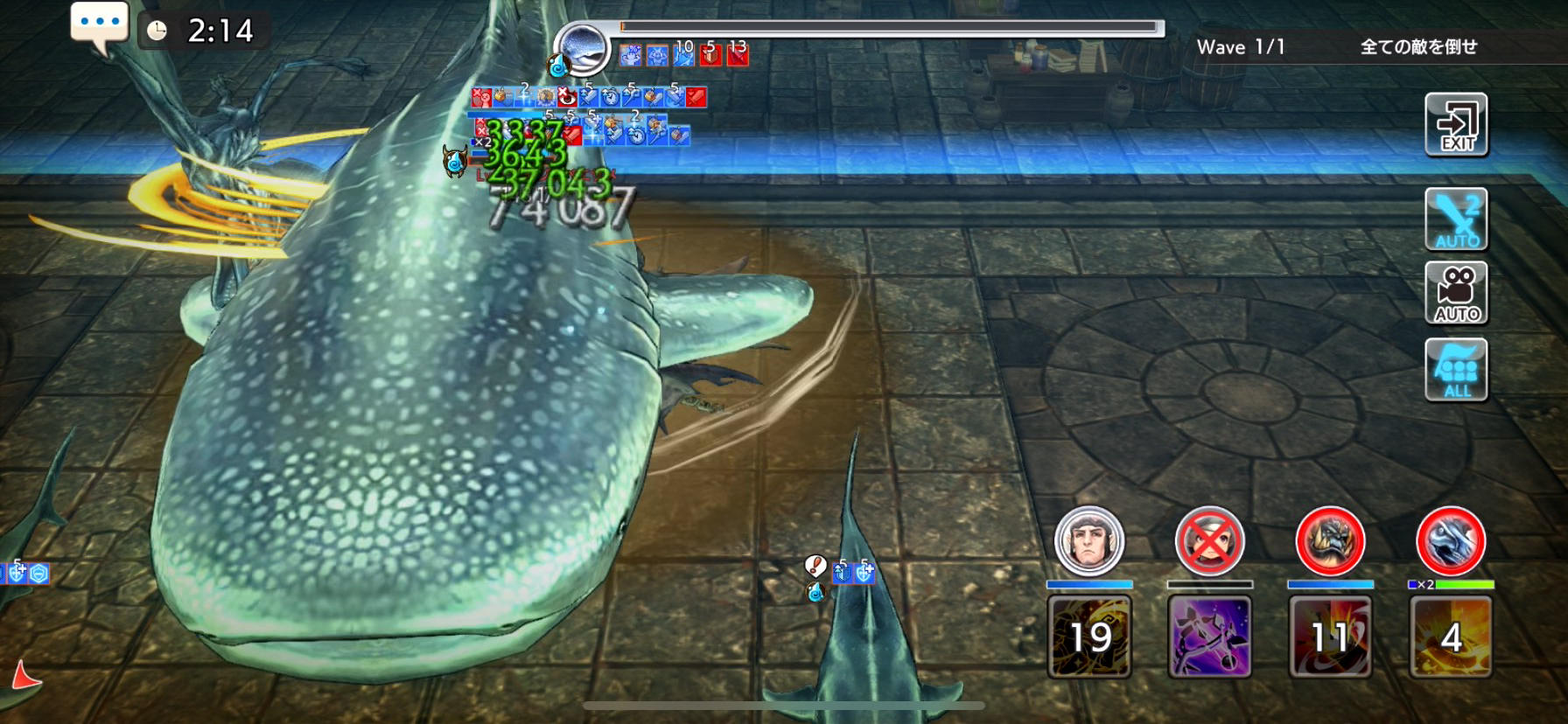The width and height of the screenshot is (1568, 724).
Task: Select the armored beast character portrait
Action: pyautogui.click(x=1330, y=541)
